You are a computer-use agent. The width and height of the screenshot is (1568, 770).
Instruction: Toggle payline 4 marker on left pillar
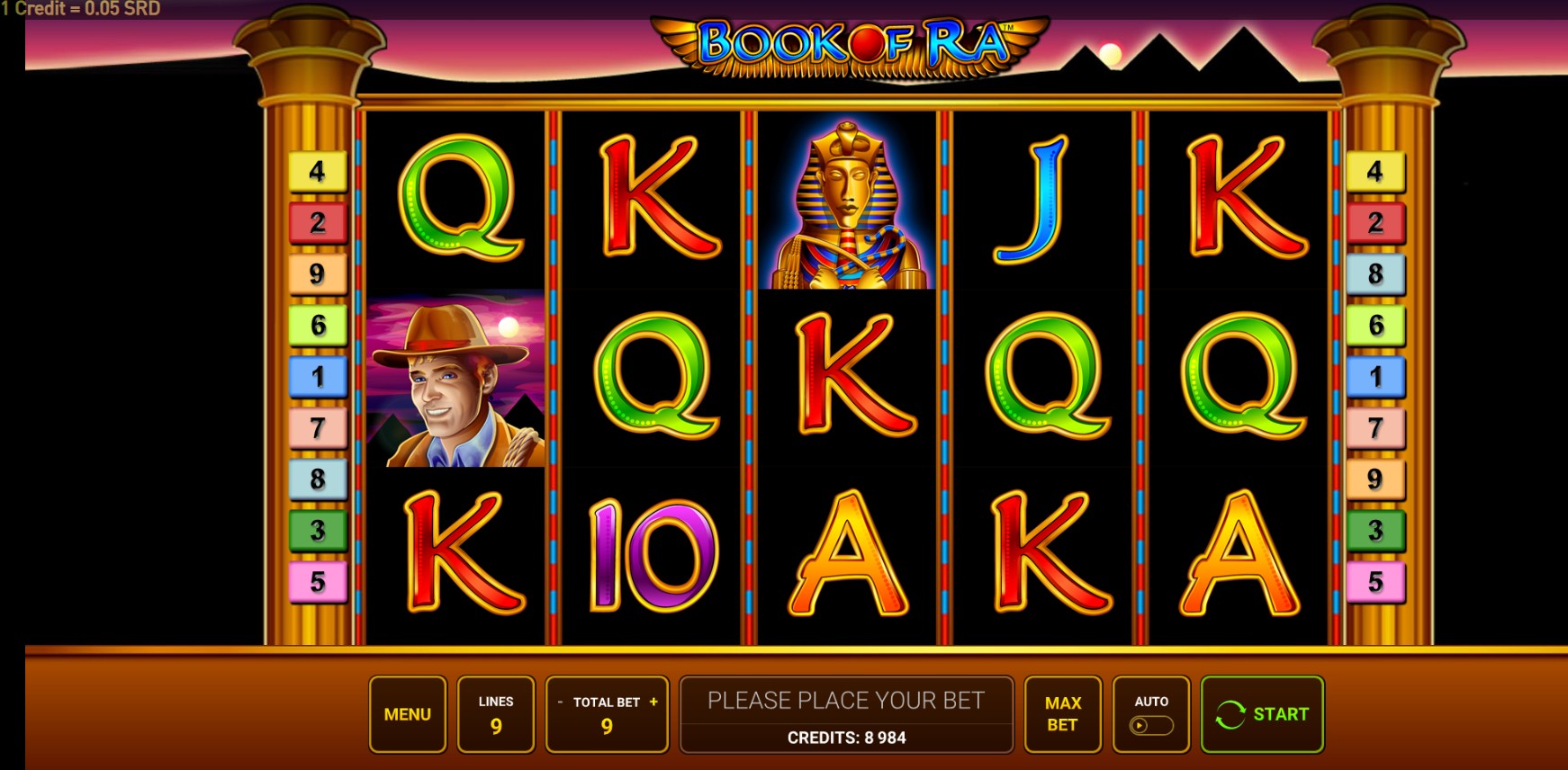pos(317,170)
